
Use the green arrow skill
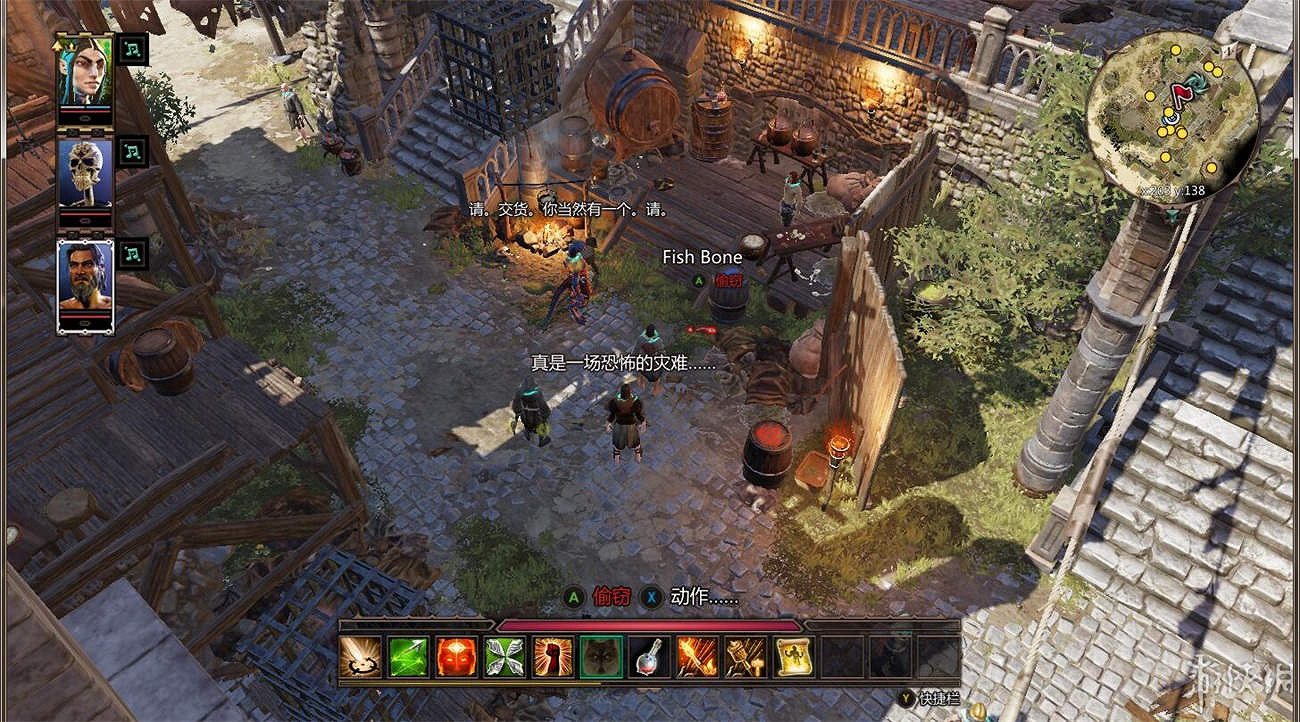point(408,656)
